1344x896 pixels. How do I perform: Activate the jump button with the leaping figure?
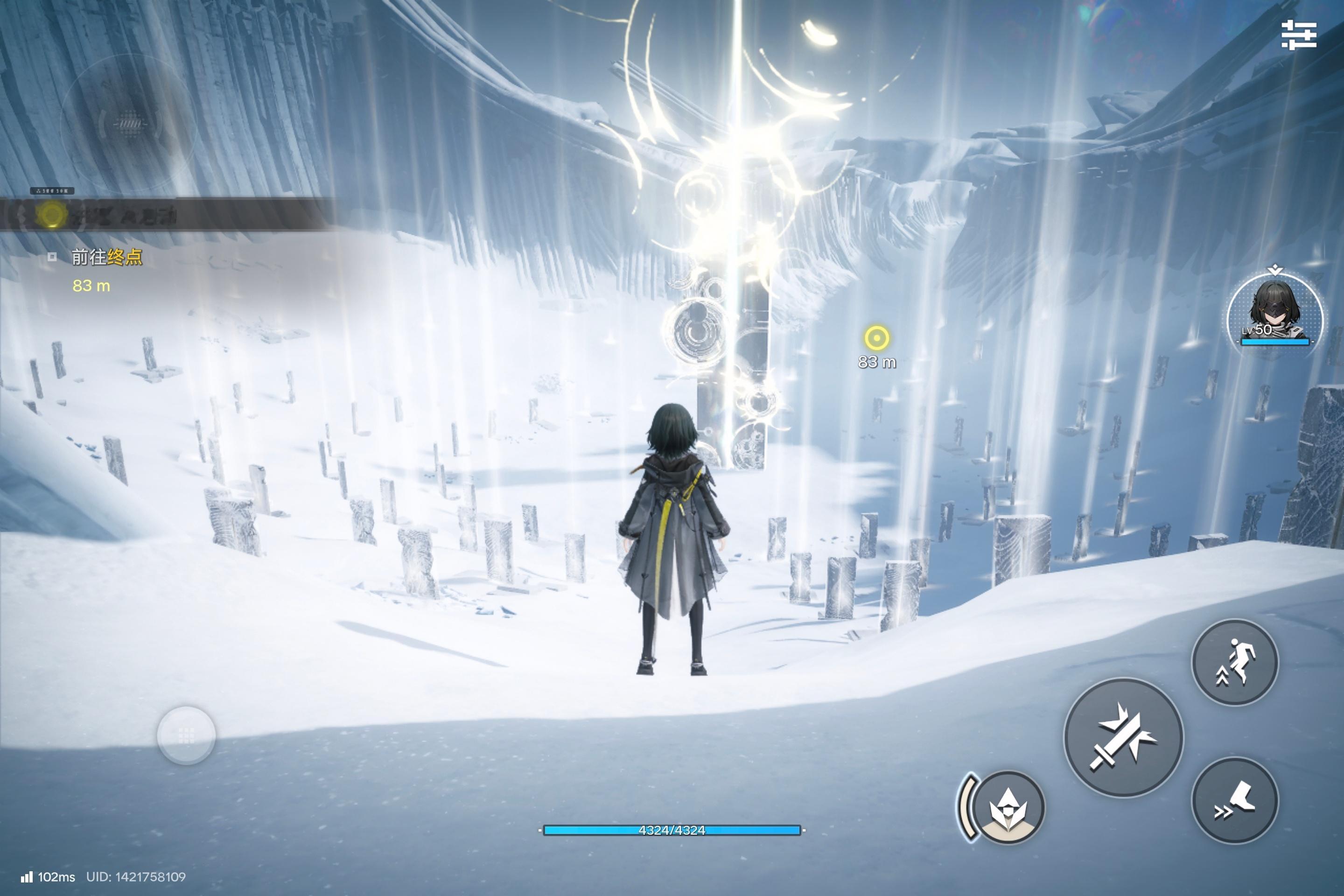1234,662
